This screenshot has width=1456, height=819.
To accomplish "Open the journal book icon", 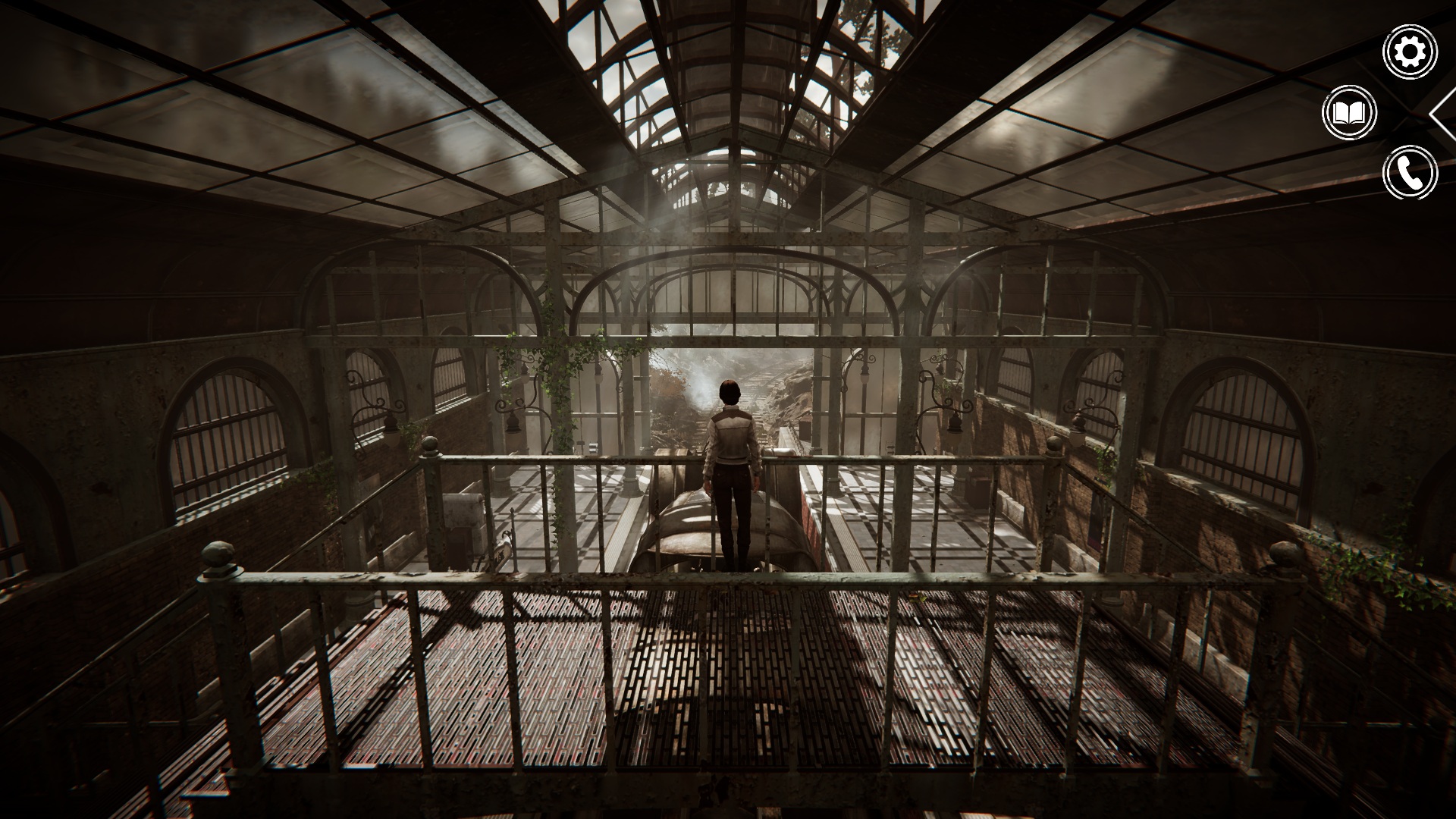I will point(1350,113).
